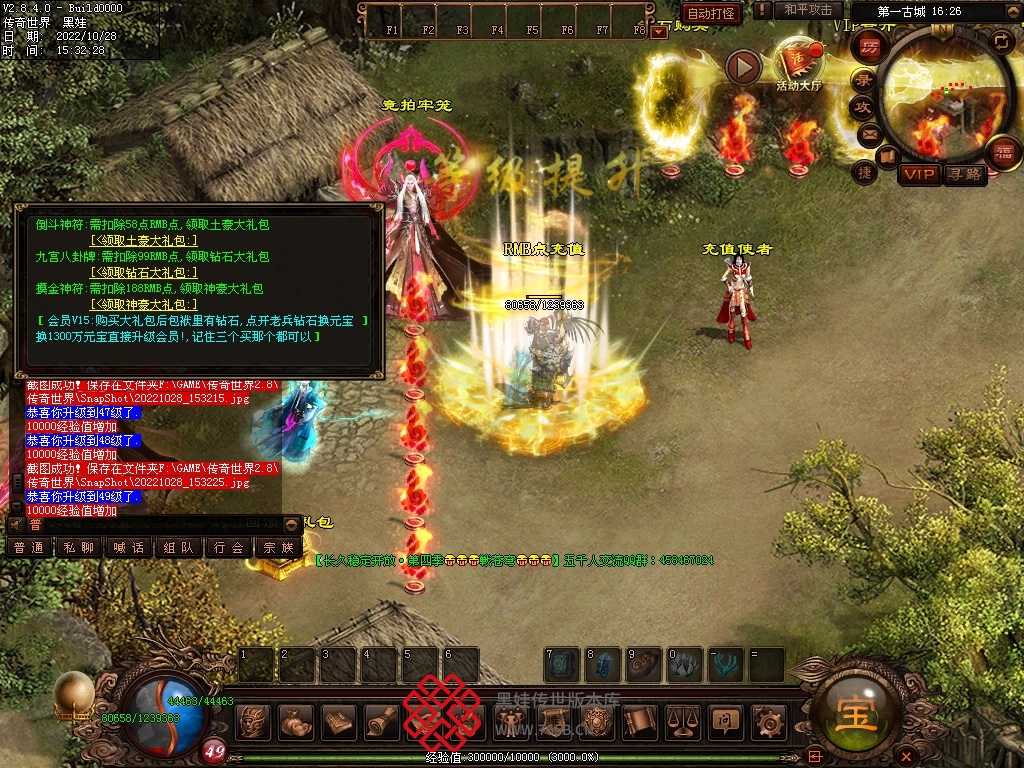The height and width of the screenshot is (768, 1024).
Task: Claim the 领取钻石大礼包 gift link
Action: point(144,272)
